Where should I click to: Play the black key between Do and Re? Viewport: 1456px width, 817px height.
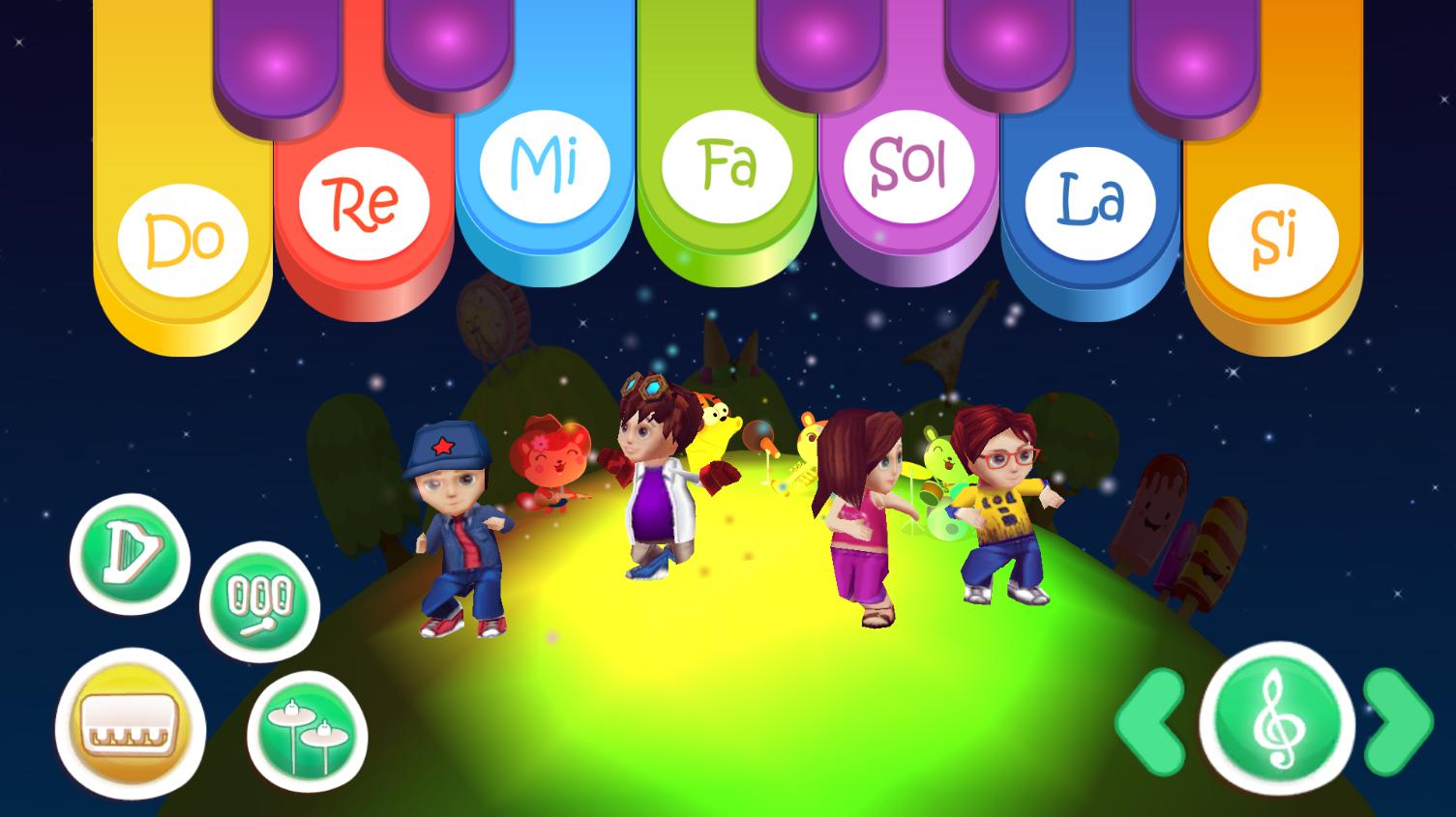278,60
